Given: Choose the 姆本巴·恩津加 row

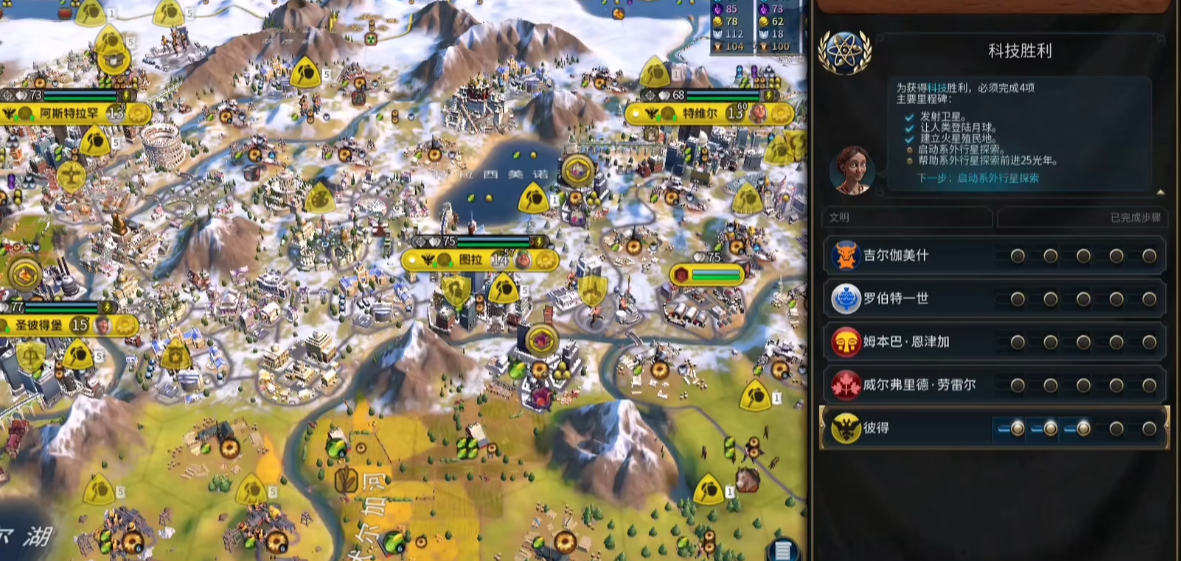Looking at the screenshot, I should click(x=995, y=343).
